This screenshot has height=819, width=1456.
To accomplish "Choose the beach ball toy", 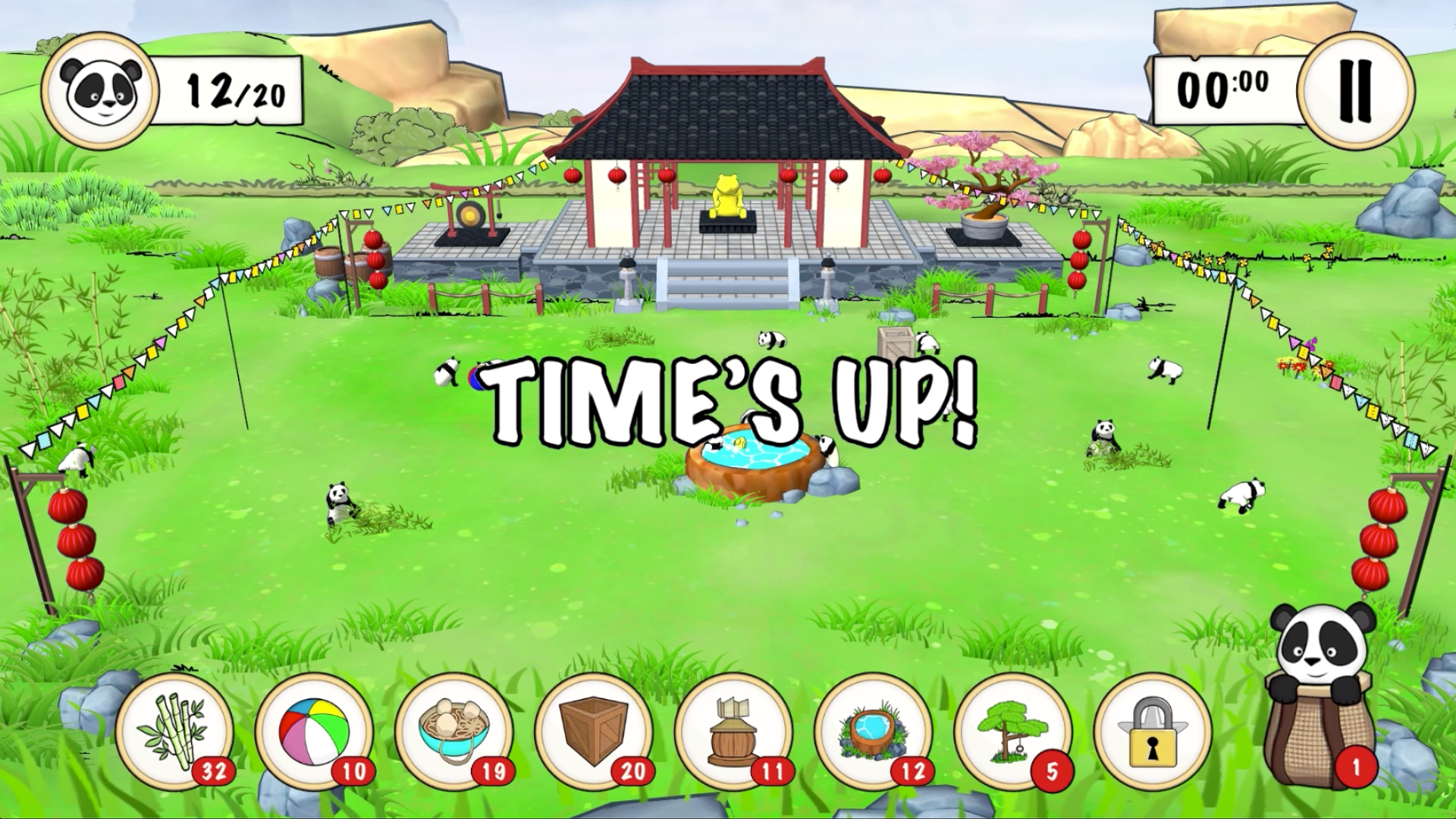I will (313, 731).
